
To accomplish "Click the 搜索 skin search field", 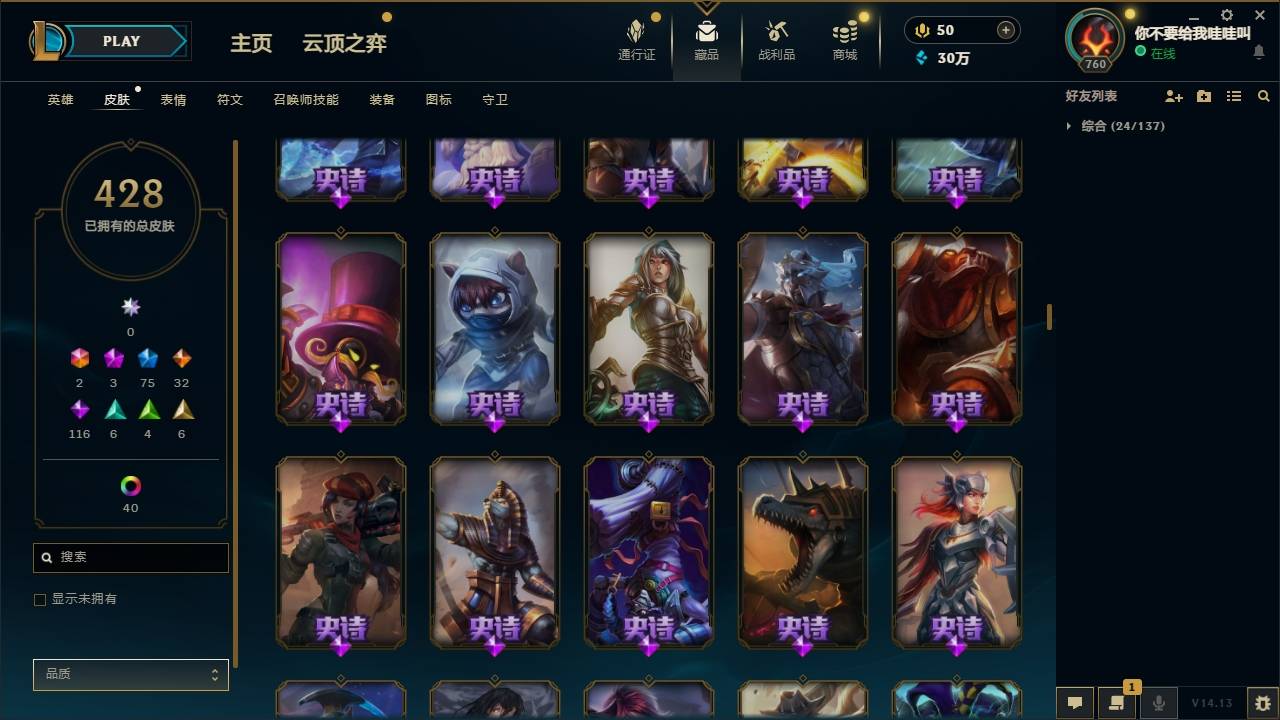I will click(x=130, y=557).
